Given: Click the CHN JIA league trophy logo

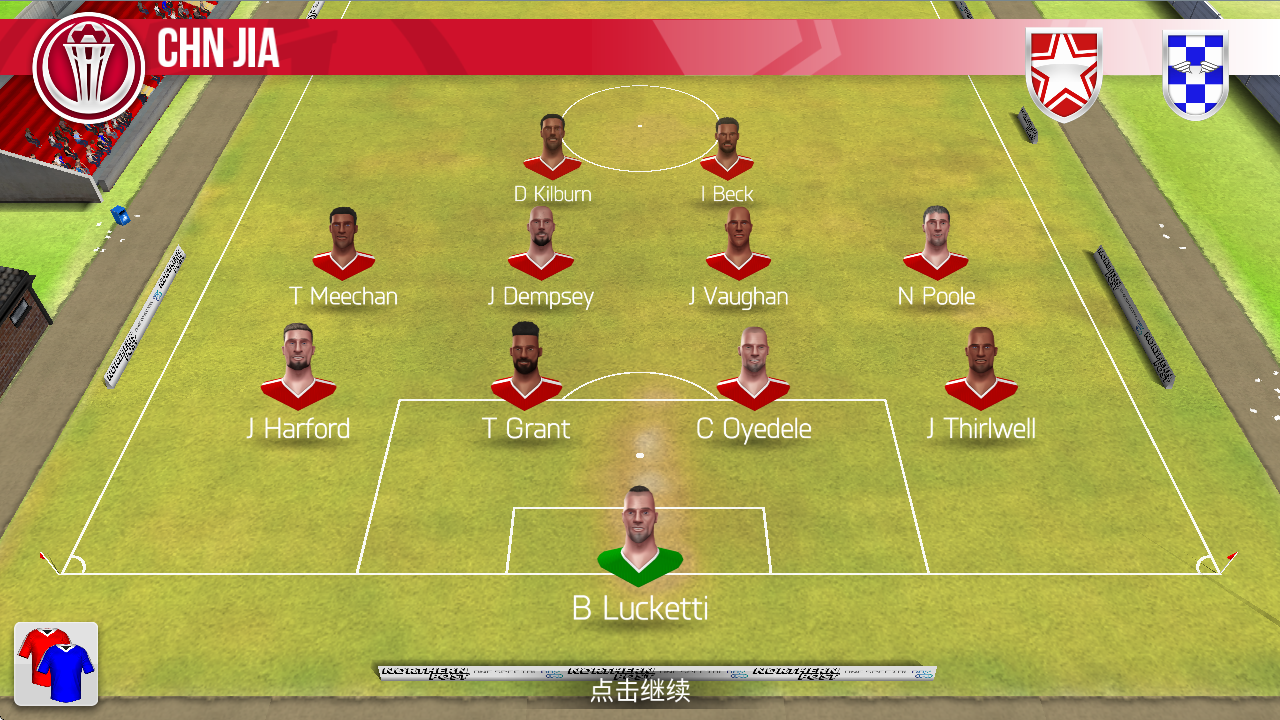Looking at the screenshot, I should [x=88, y=67].
